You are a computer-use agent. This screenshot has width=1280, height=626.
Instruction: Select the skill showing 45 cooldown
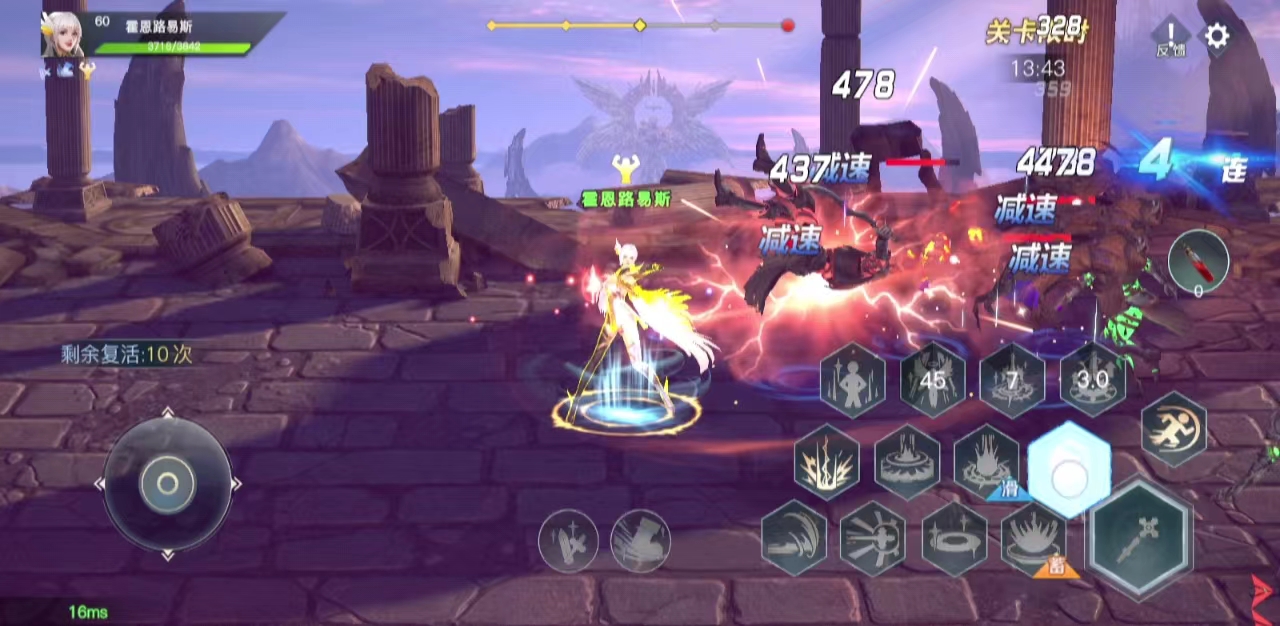(x=932, y=380)
